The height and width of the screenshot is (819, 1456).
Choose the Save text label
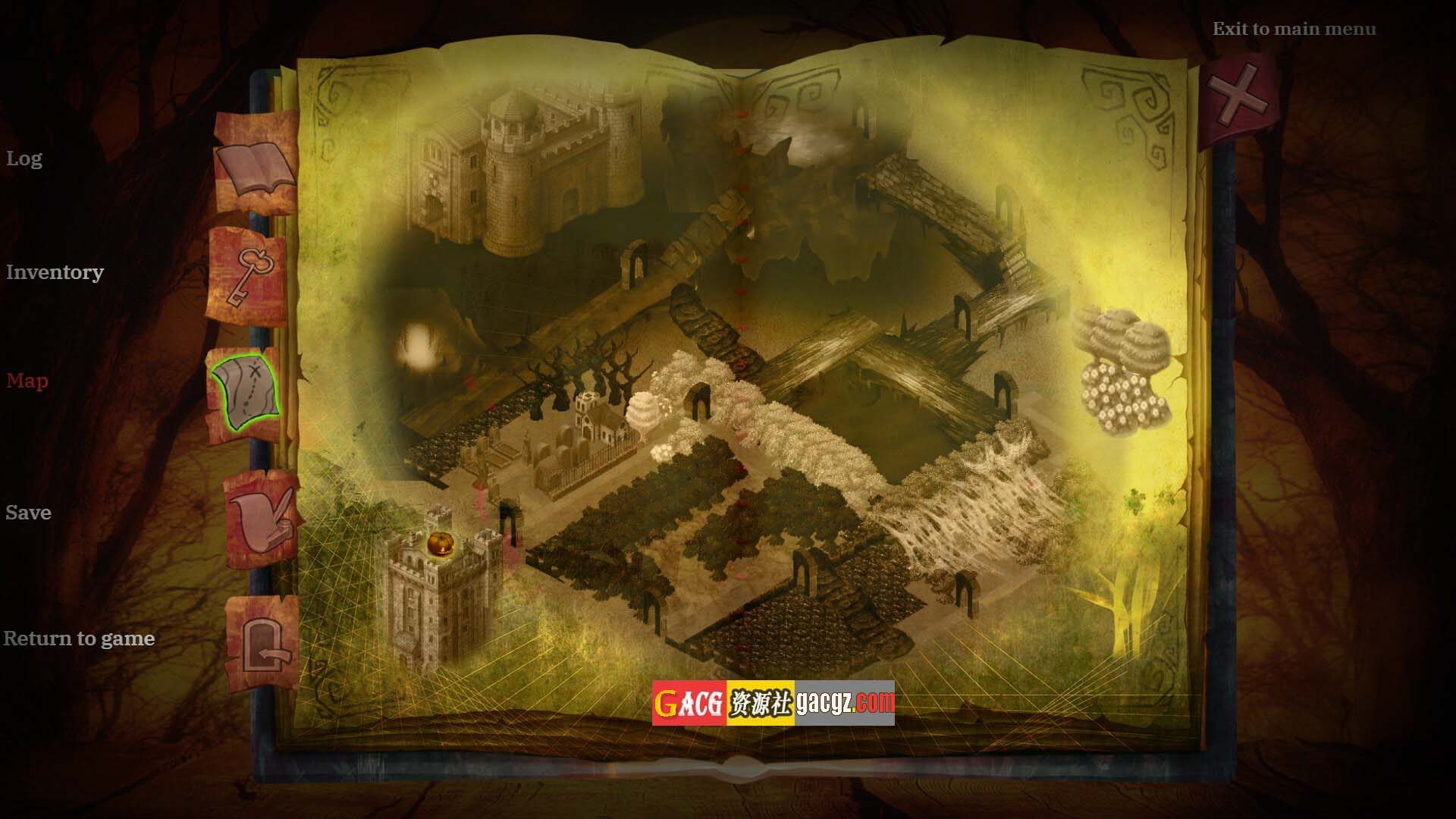point(28,513)
